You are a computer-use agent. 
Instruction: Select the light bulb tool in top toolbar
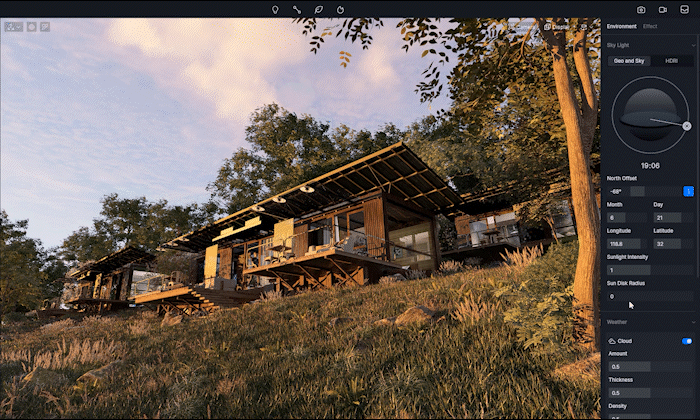(x=275, y=9)
